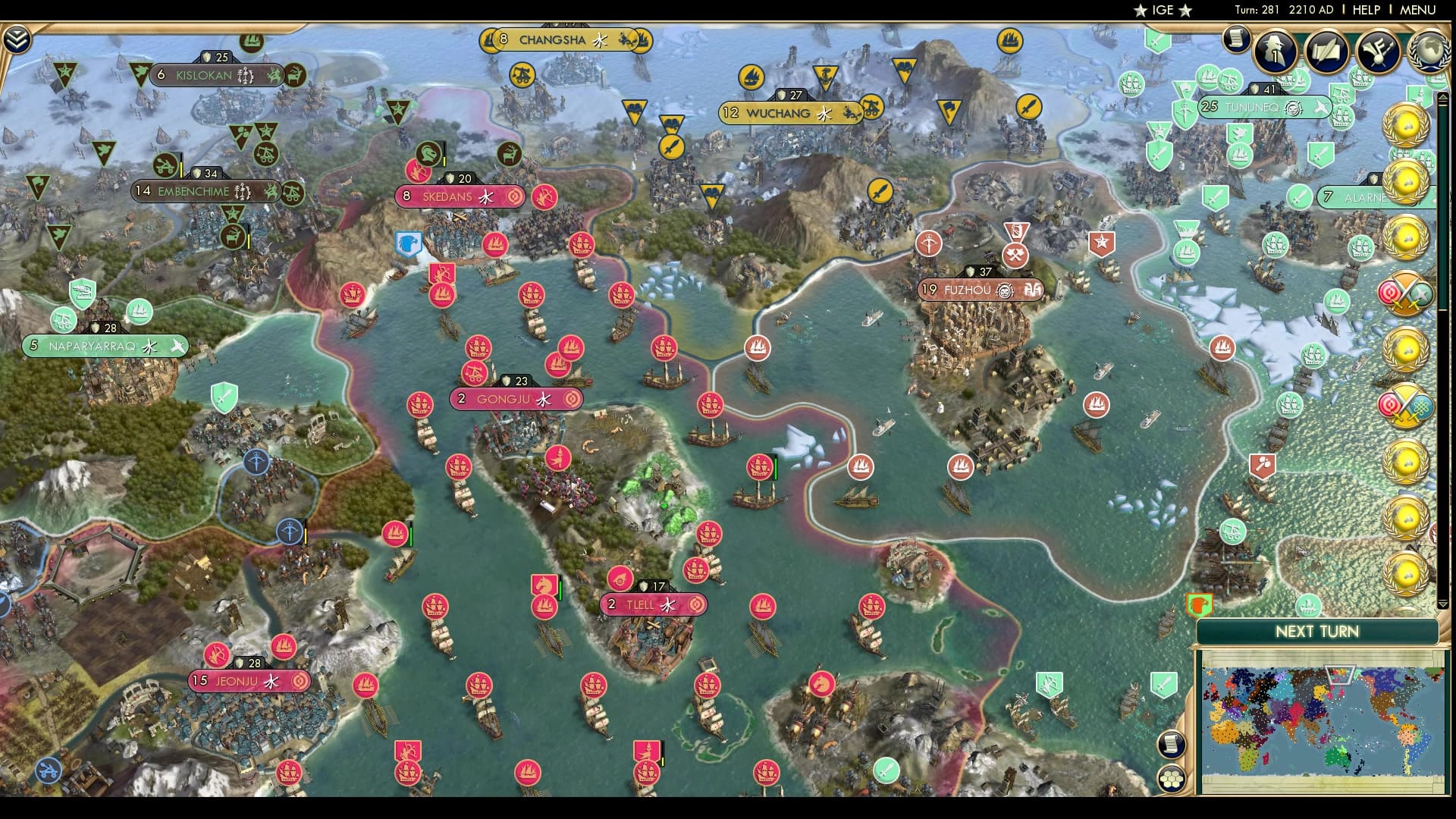Open the Espionage Overview spy icon
This screenshot has width=1456, height=819.
(x=1275, y=52)
